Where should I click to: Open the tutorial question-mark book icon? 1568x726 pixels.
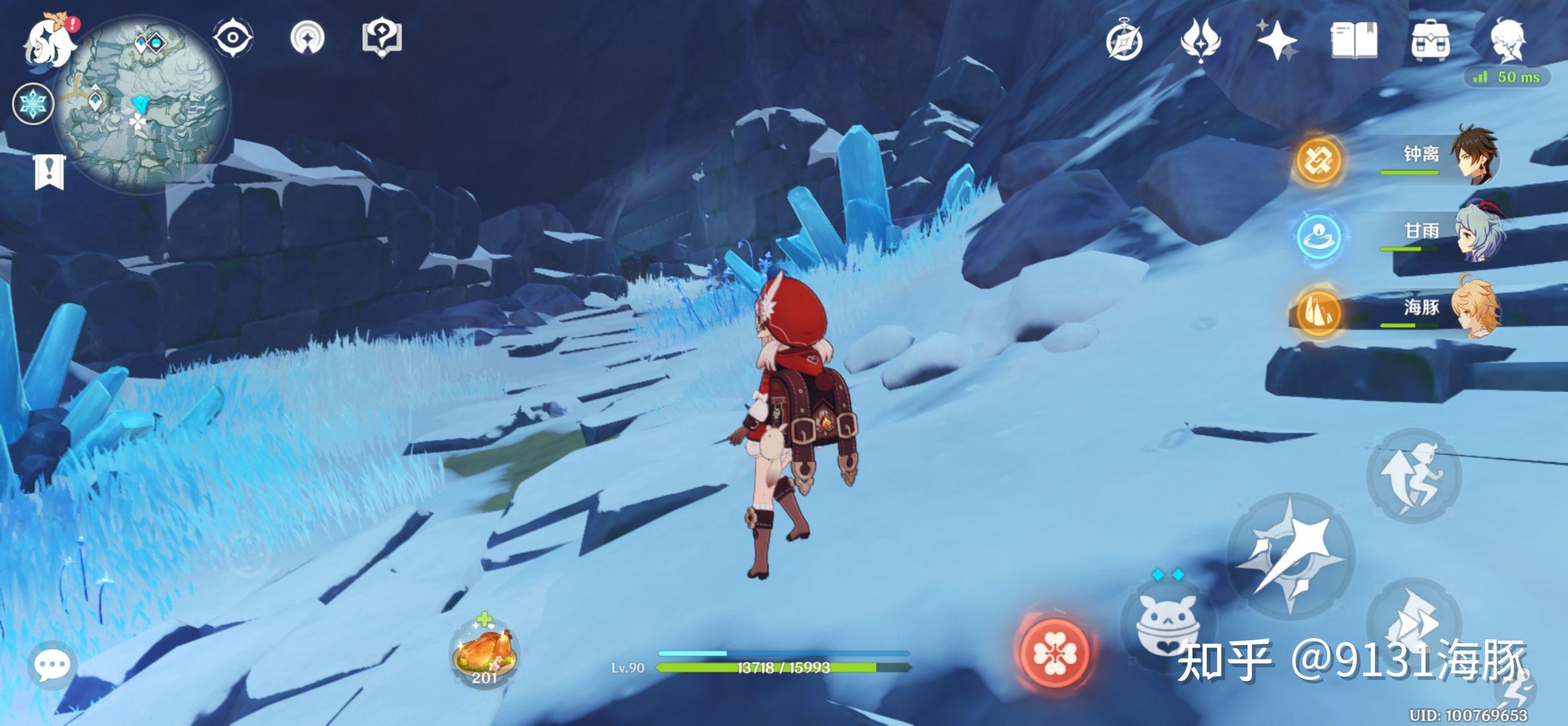382,37
